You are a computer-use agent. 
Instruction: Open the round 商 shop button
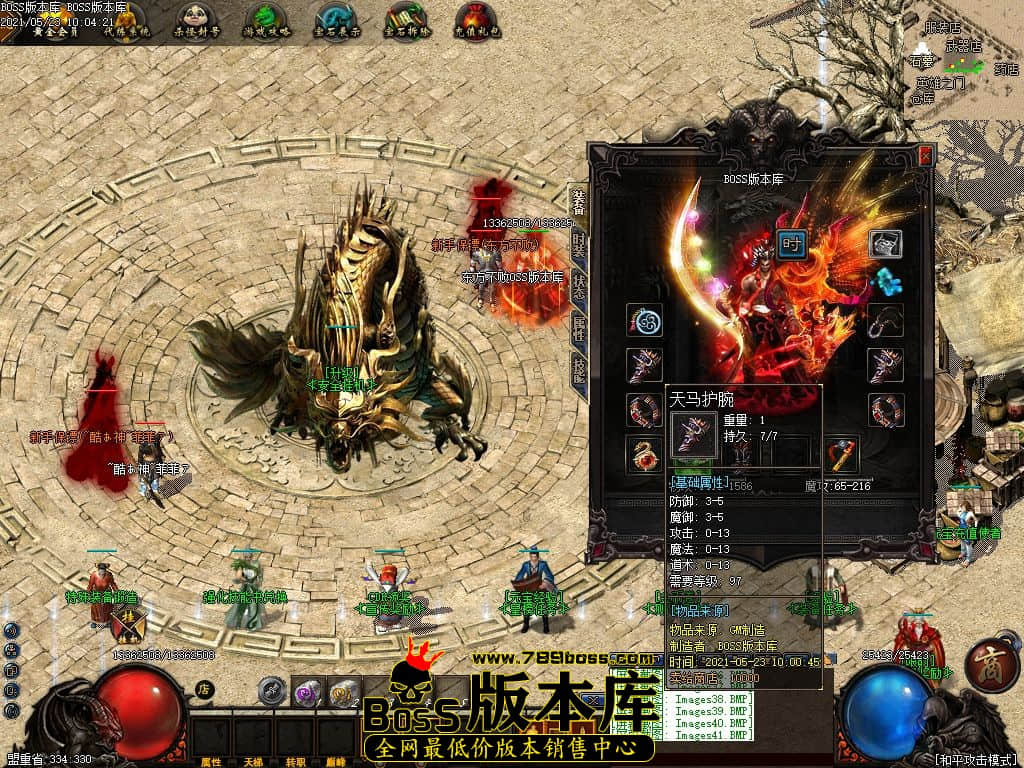click(991, 667)
